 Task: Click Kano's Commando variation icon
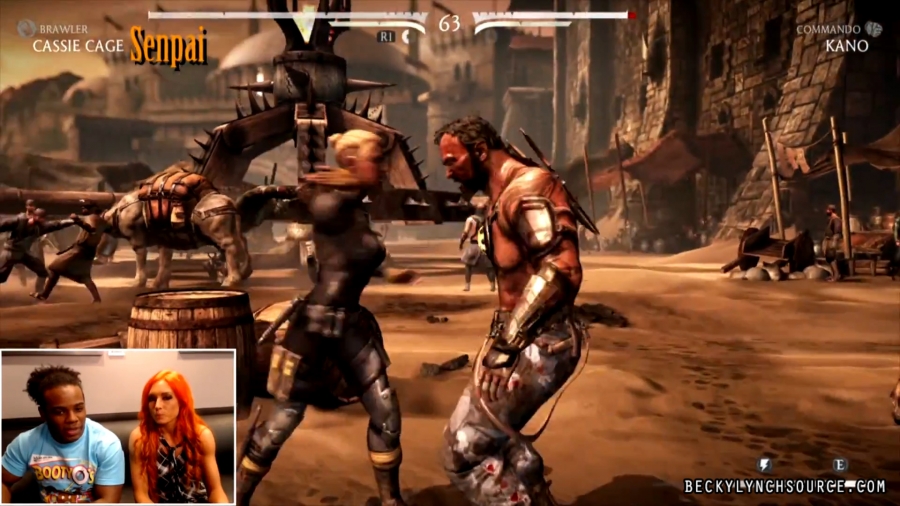click(x=874, y=29)
